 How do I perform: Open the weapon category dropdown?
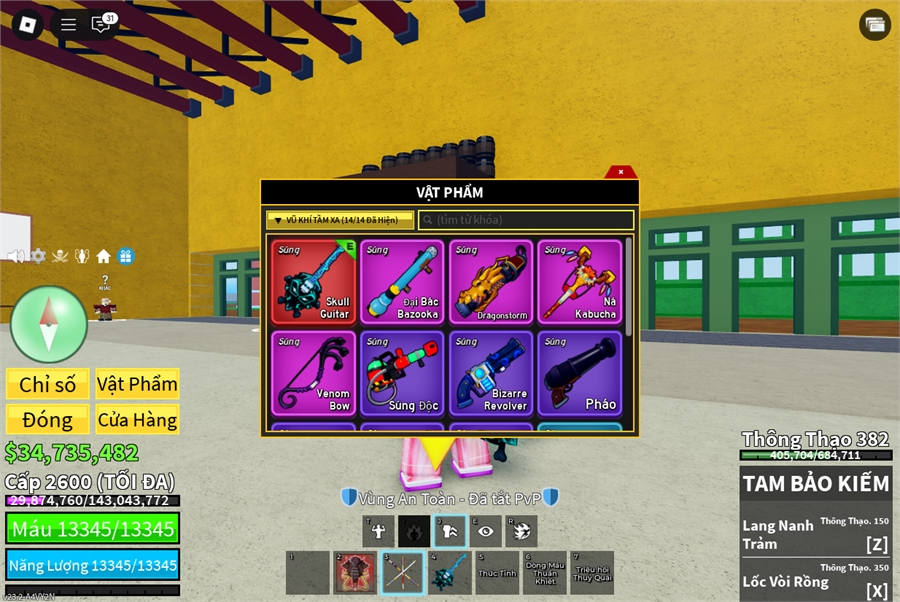coord(340,220)
